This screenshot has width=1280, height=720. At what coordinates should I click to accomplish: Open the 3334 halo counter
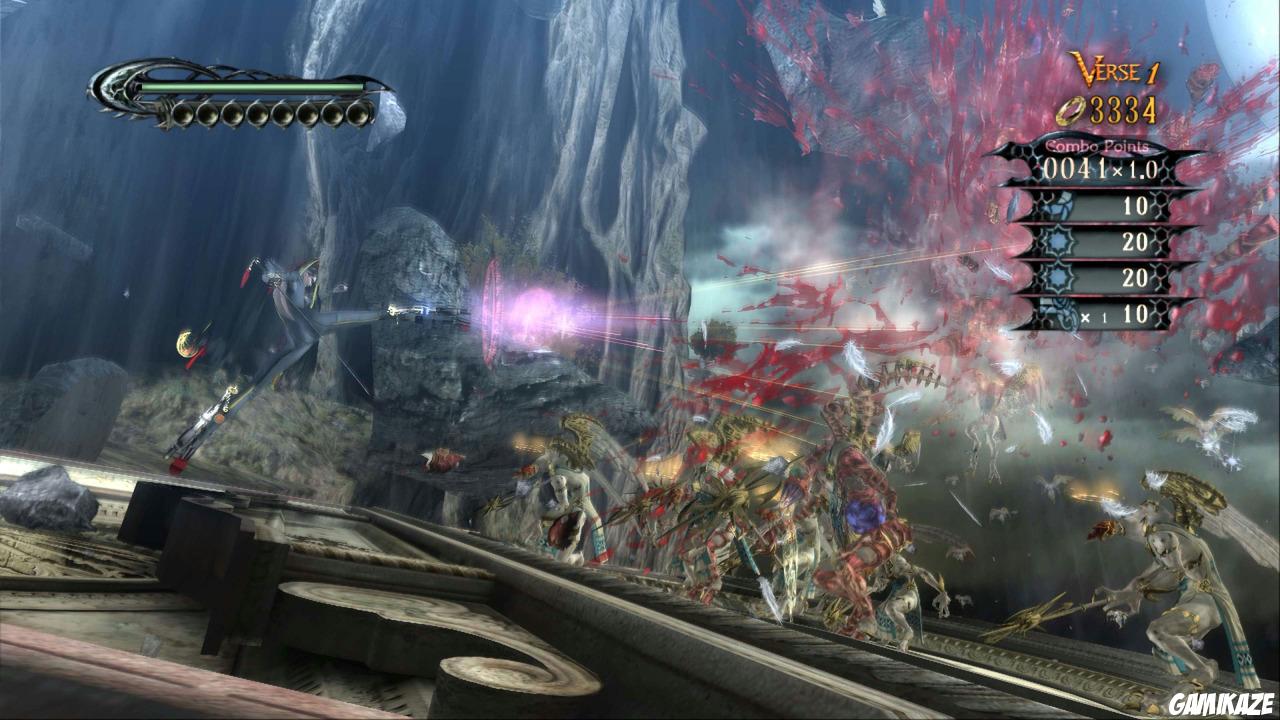[x=1122, y=110]
